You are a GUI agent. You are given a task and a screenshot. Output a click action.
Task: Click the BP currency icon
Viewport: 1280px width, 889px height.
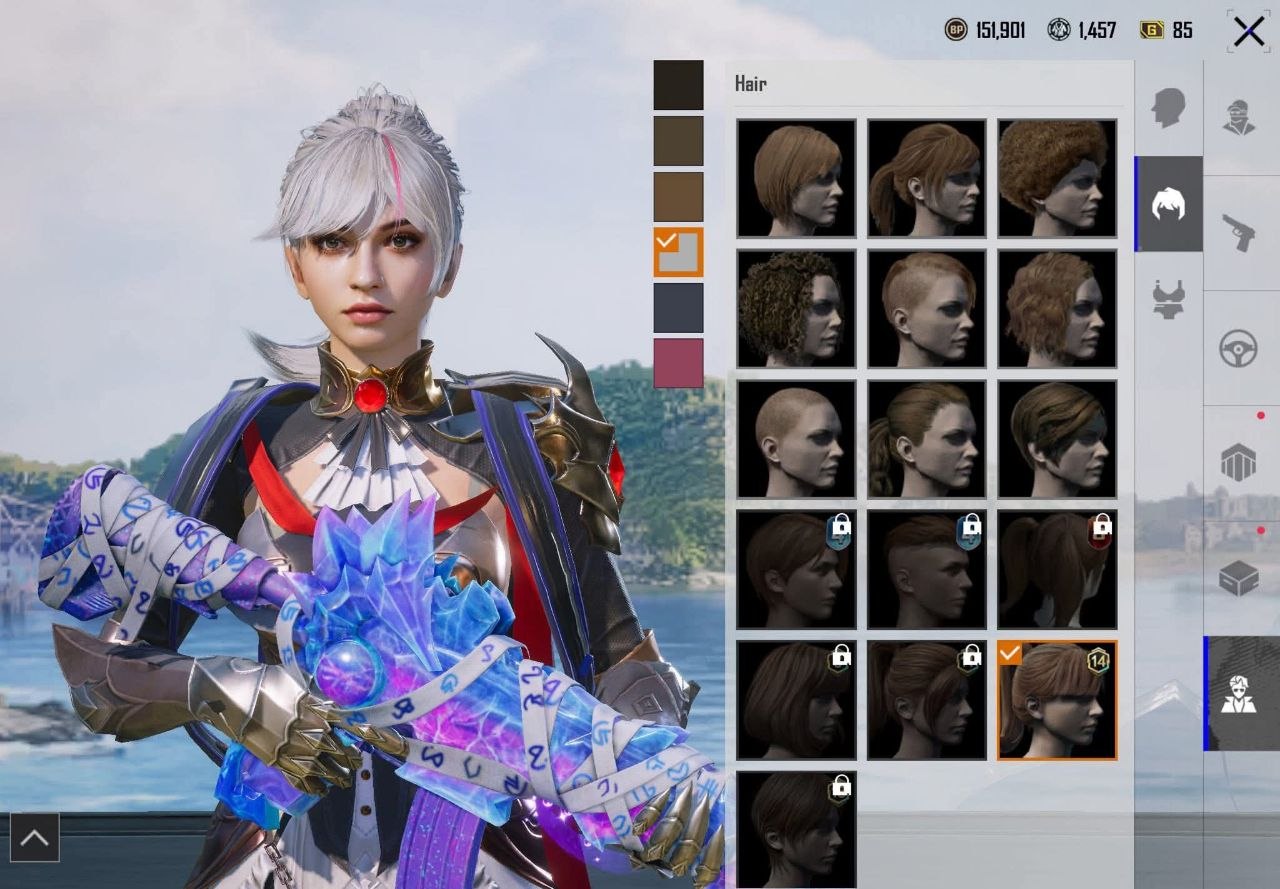coord(956,30)
